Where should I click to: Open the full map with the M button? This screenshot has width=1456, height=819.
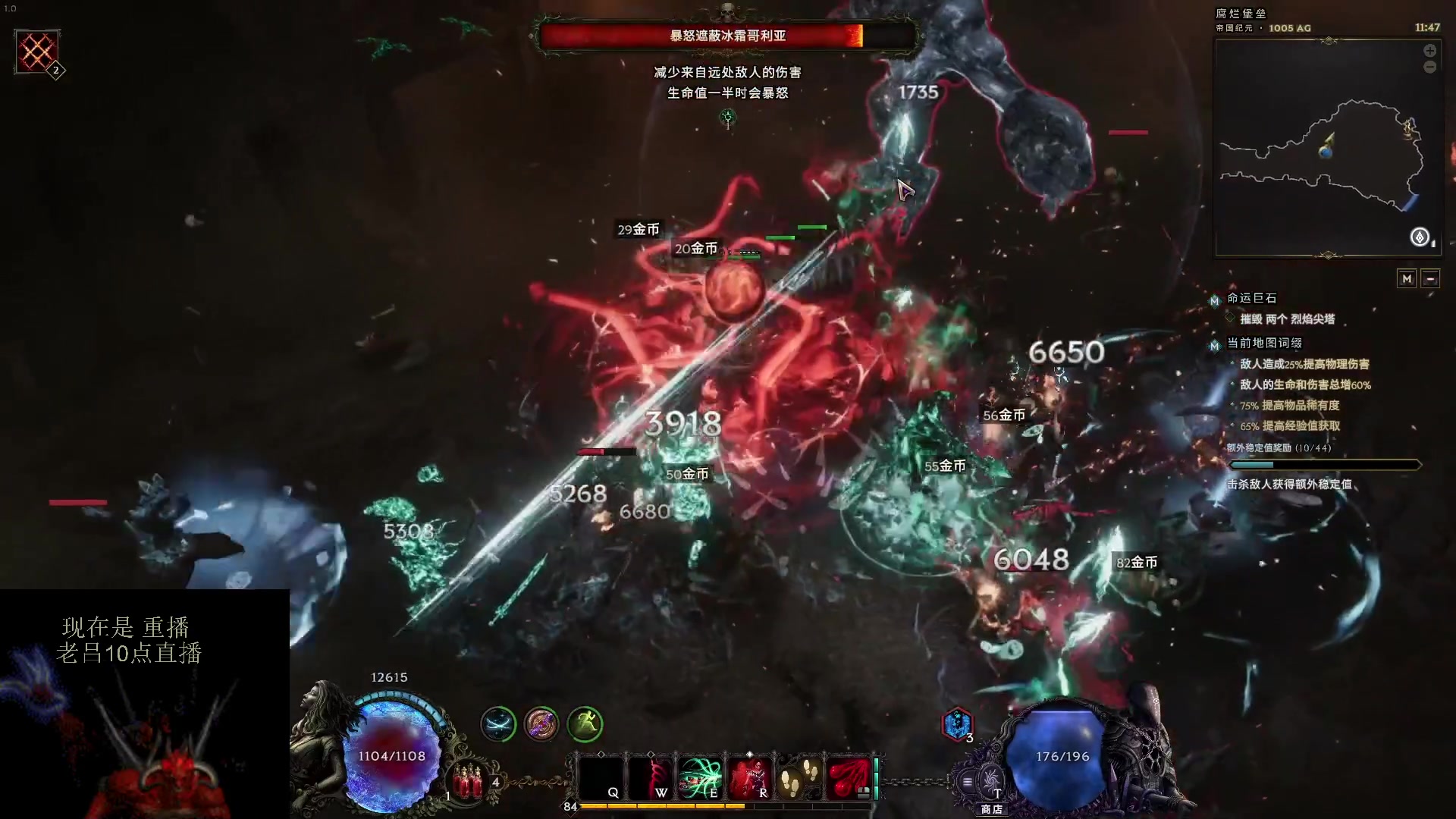pyautogui.click(x=1407, y=278)
